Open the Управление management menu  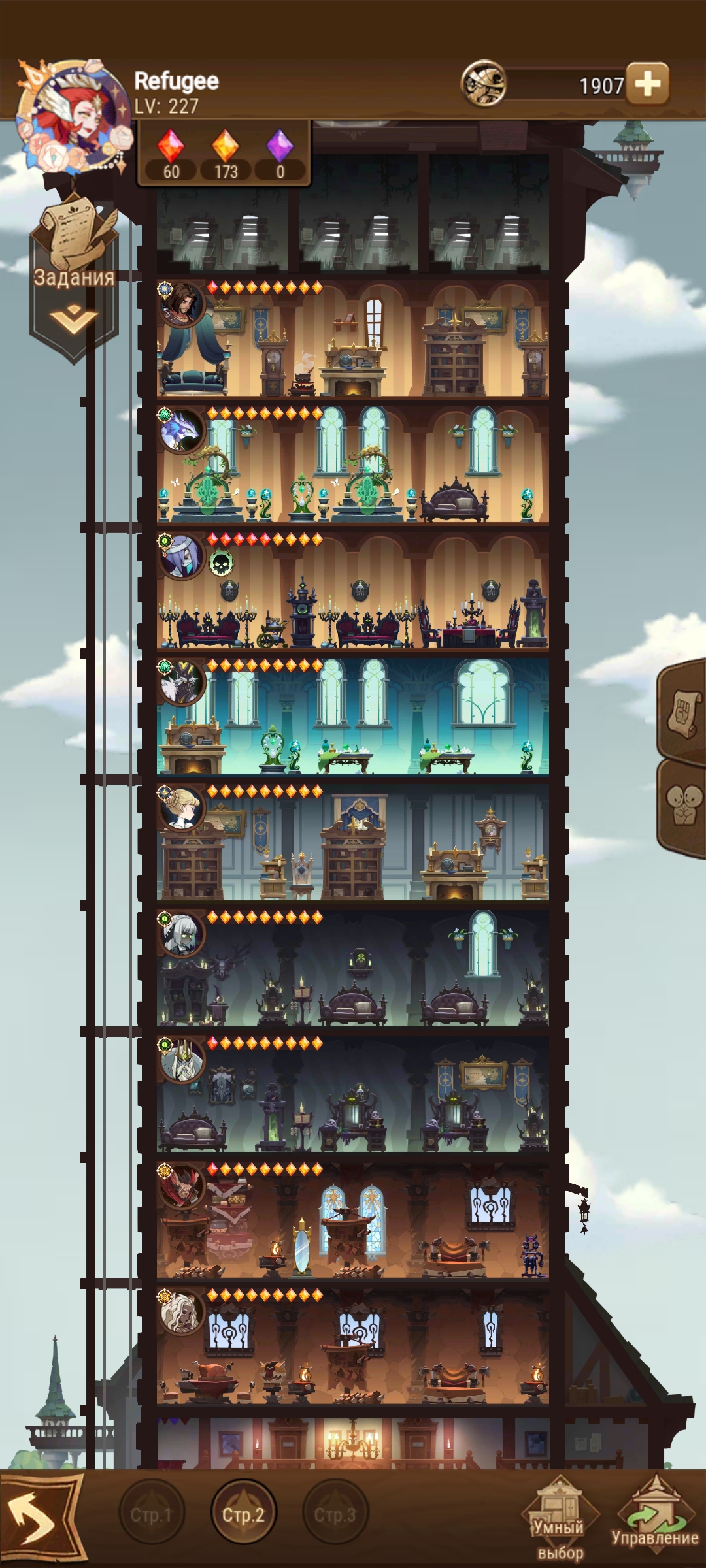(655, 1516)
